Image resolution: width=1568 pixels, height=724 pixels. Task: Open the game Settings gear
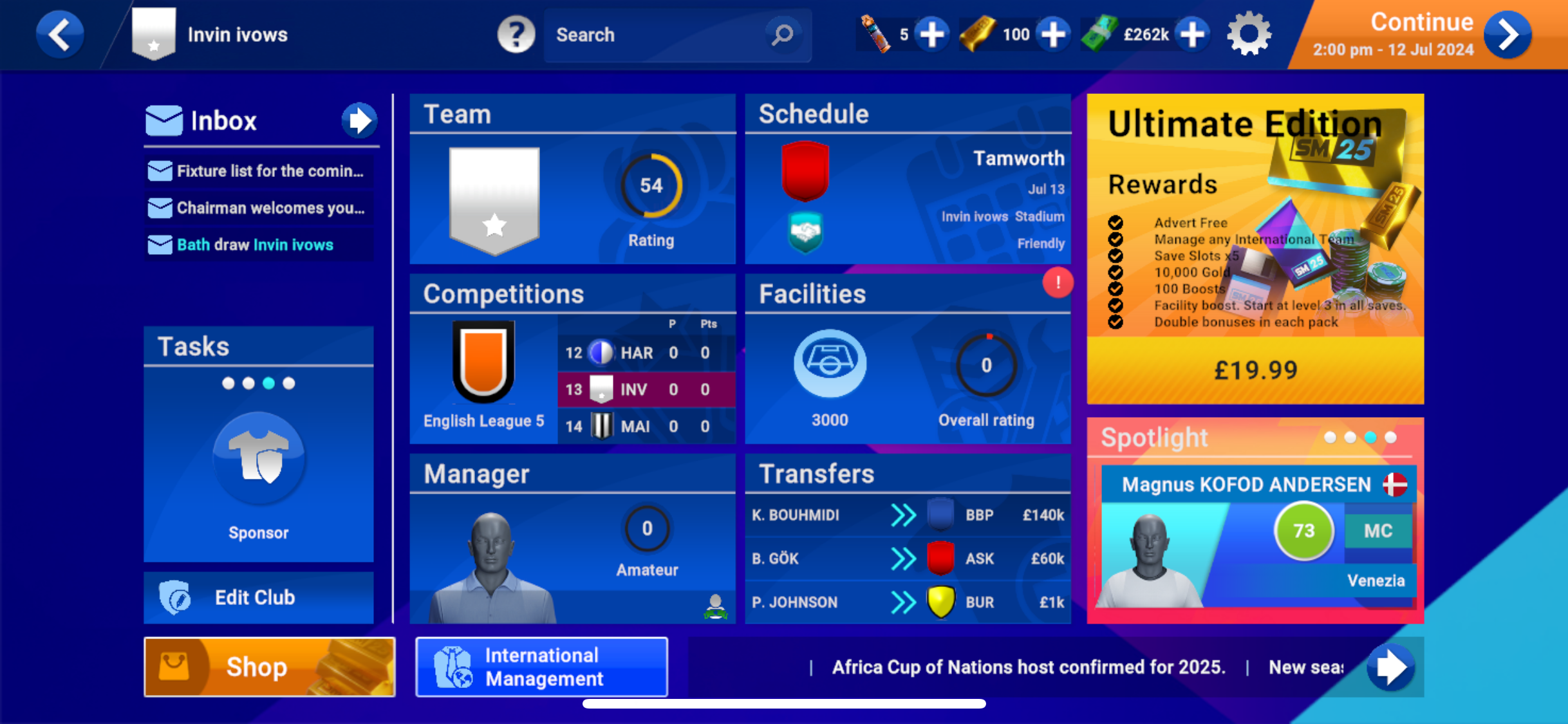click(x=1249, y=34)
